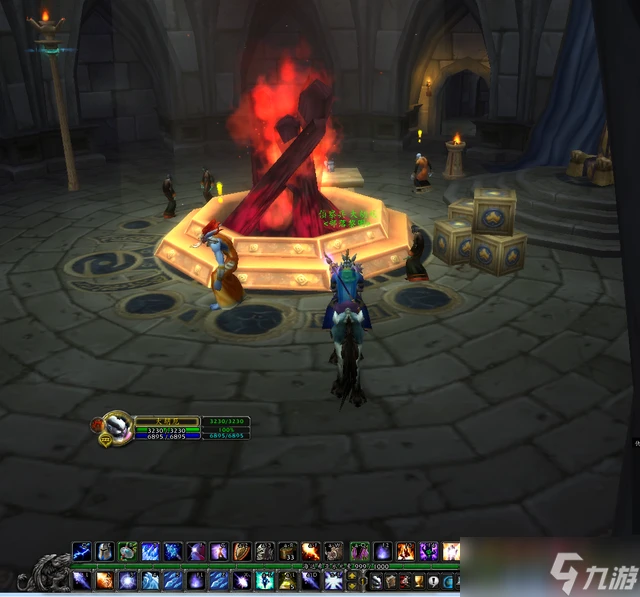Viewport: 640px width, 597px height.
Task: Activate the silver helmet ability icon
Action: (104, 551)
